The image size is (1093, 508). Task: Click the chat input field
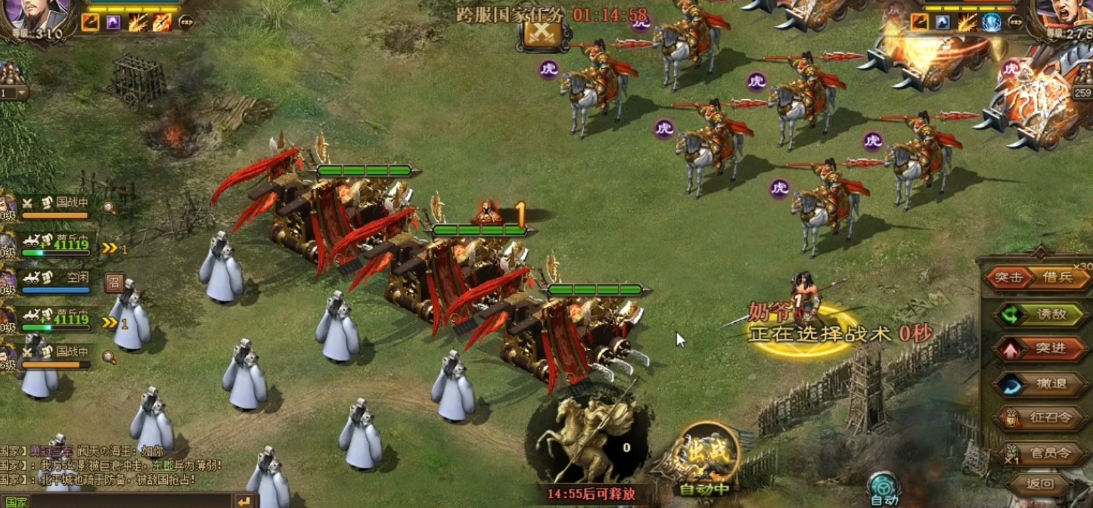tap(130, 501)
